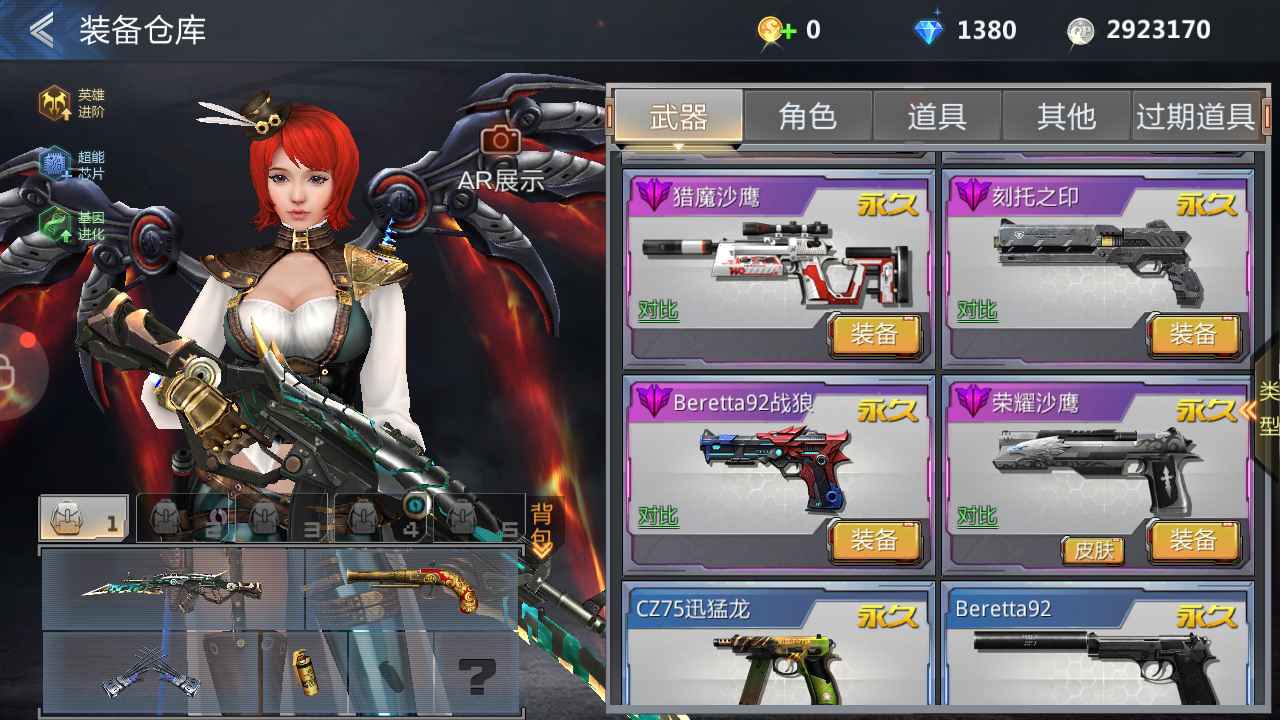The image size is (1280, 720).
Task: Equip the Beretta92战狼 pistol
Action: pos(874,541)
